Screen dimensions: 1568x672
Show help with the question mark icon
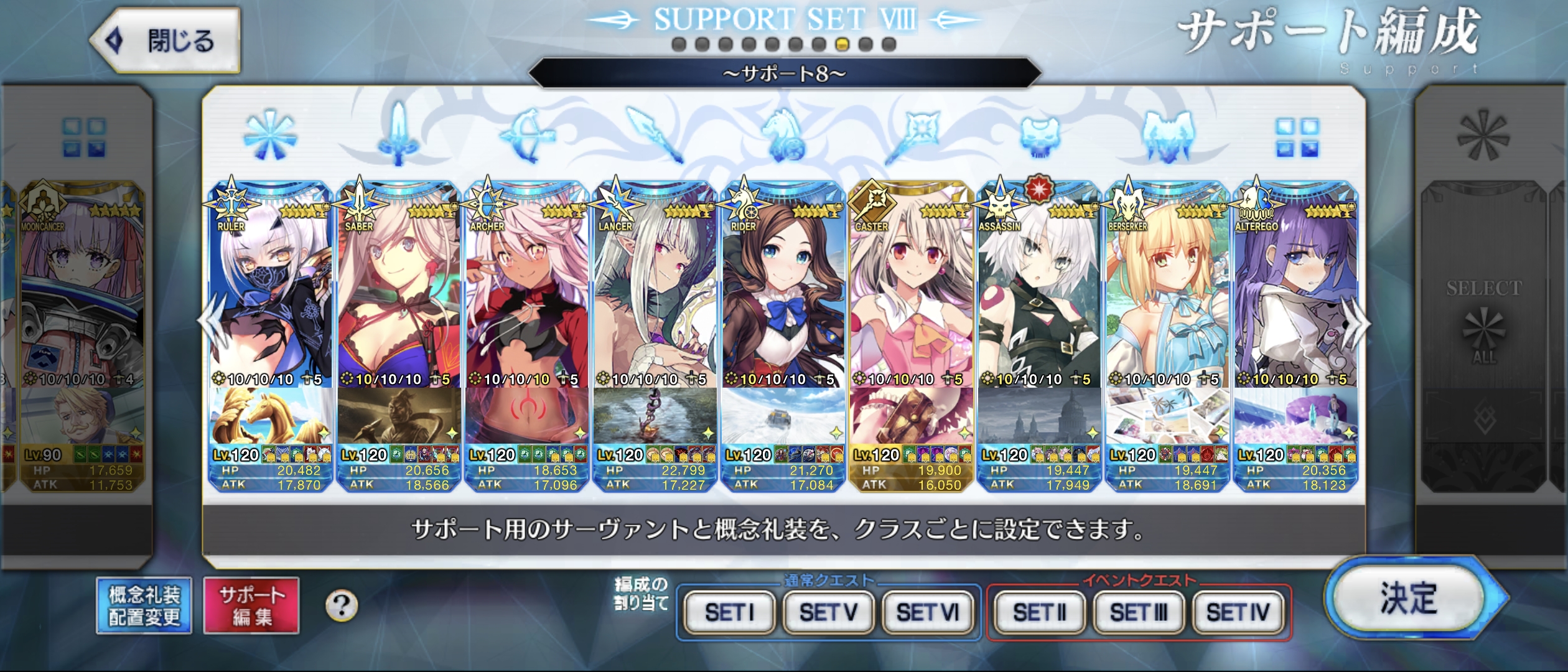(342, 605)
